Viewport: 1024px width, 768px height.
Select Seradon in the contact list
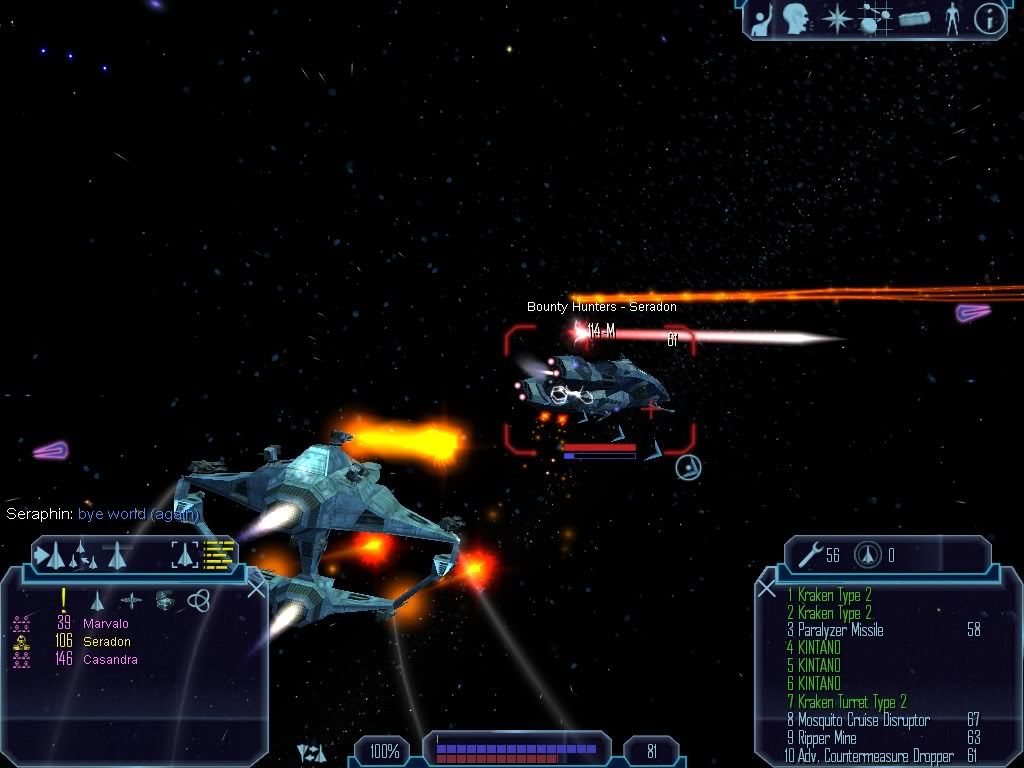click(x=106, y=642)
